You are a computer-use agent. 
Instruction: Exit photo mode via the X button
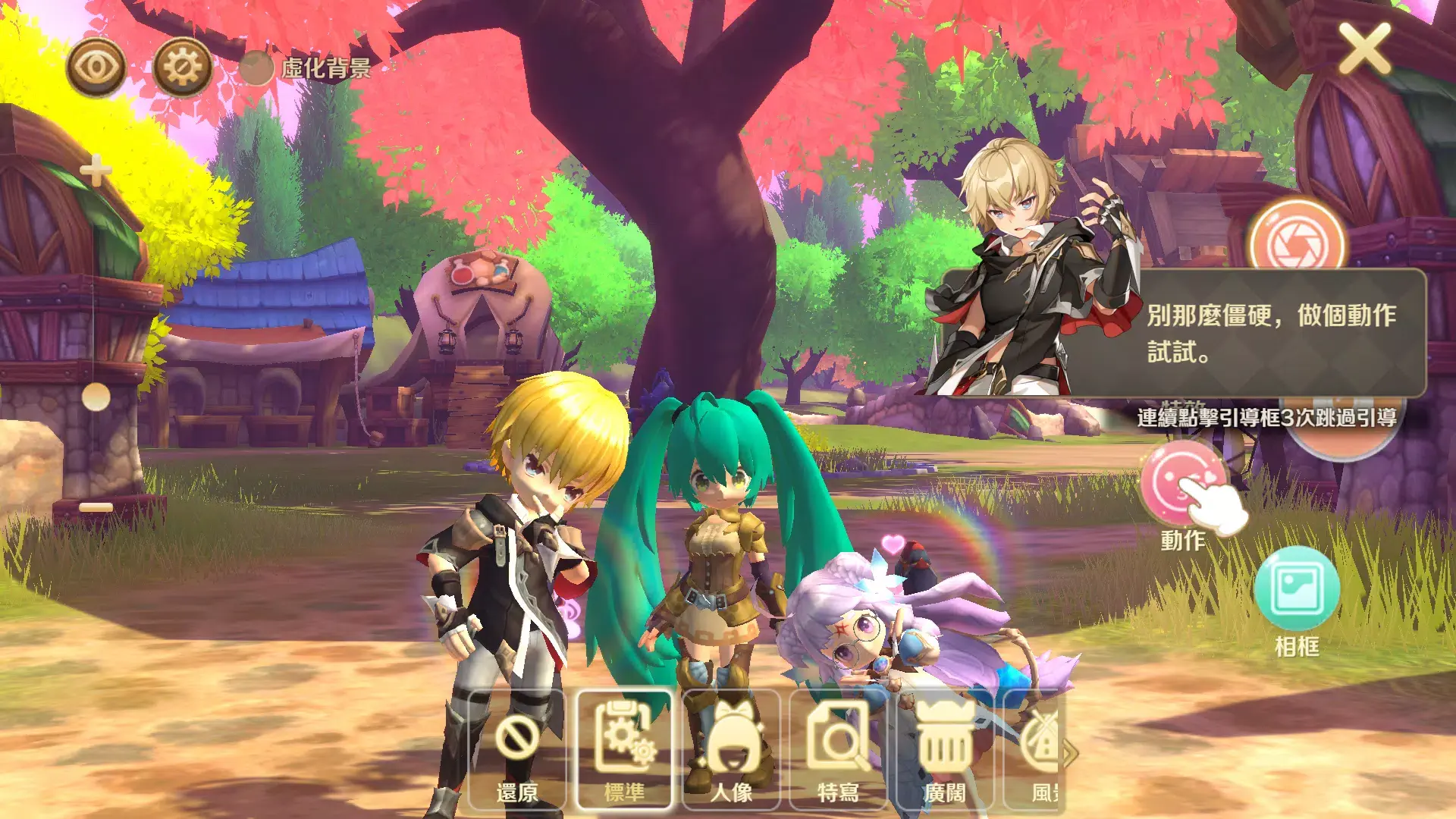pos(1365,49)
